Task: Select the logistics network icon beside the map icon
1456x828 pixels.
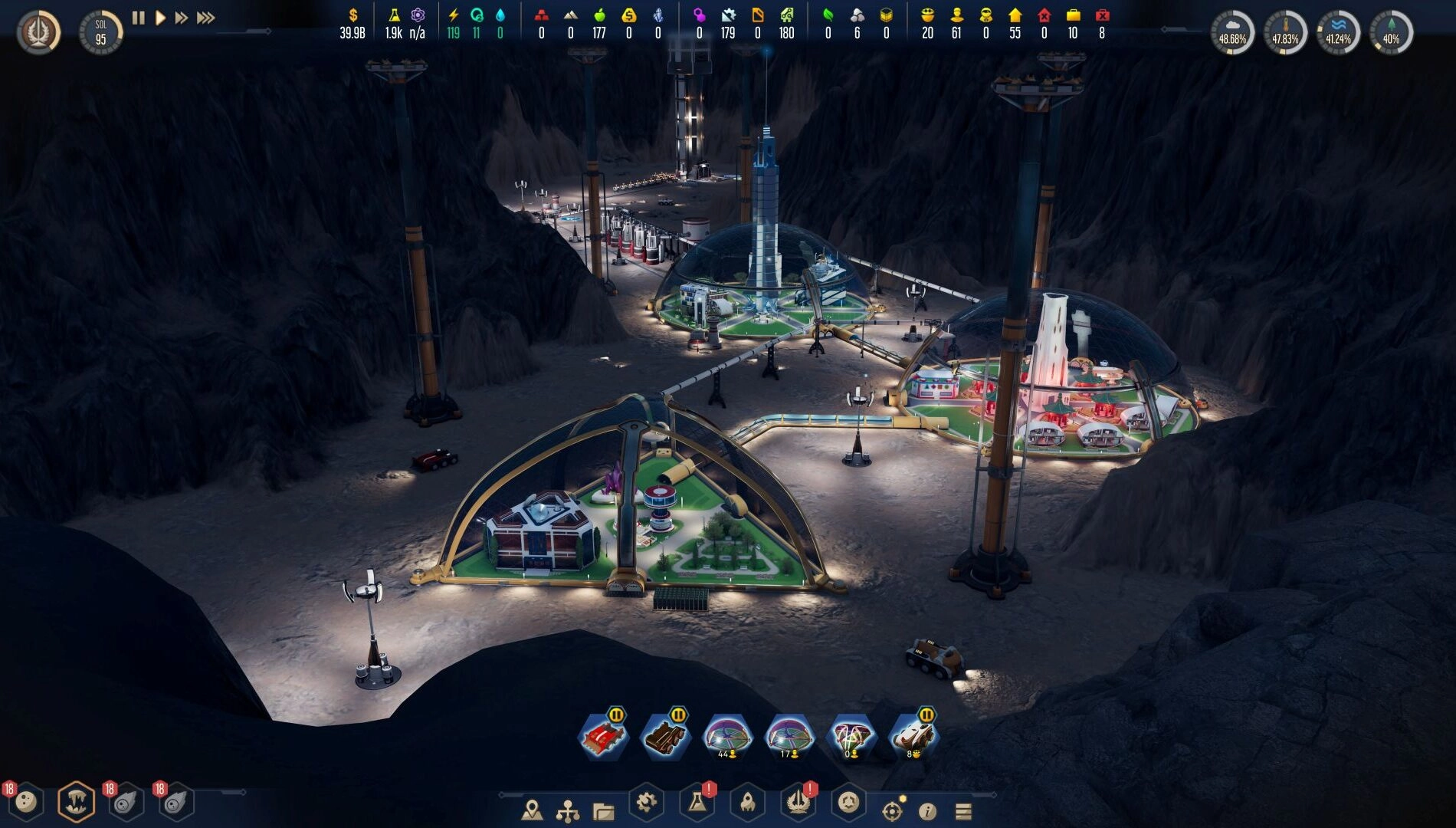Action: pos(567,809)
